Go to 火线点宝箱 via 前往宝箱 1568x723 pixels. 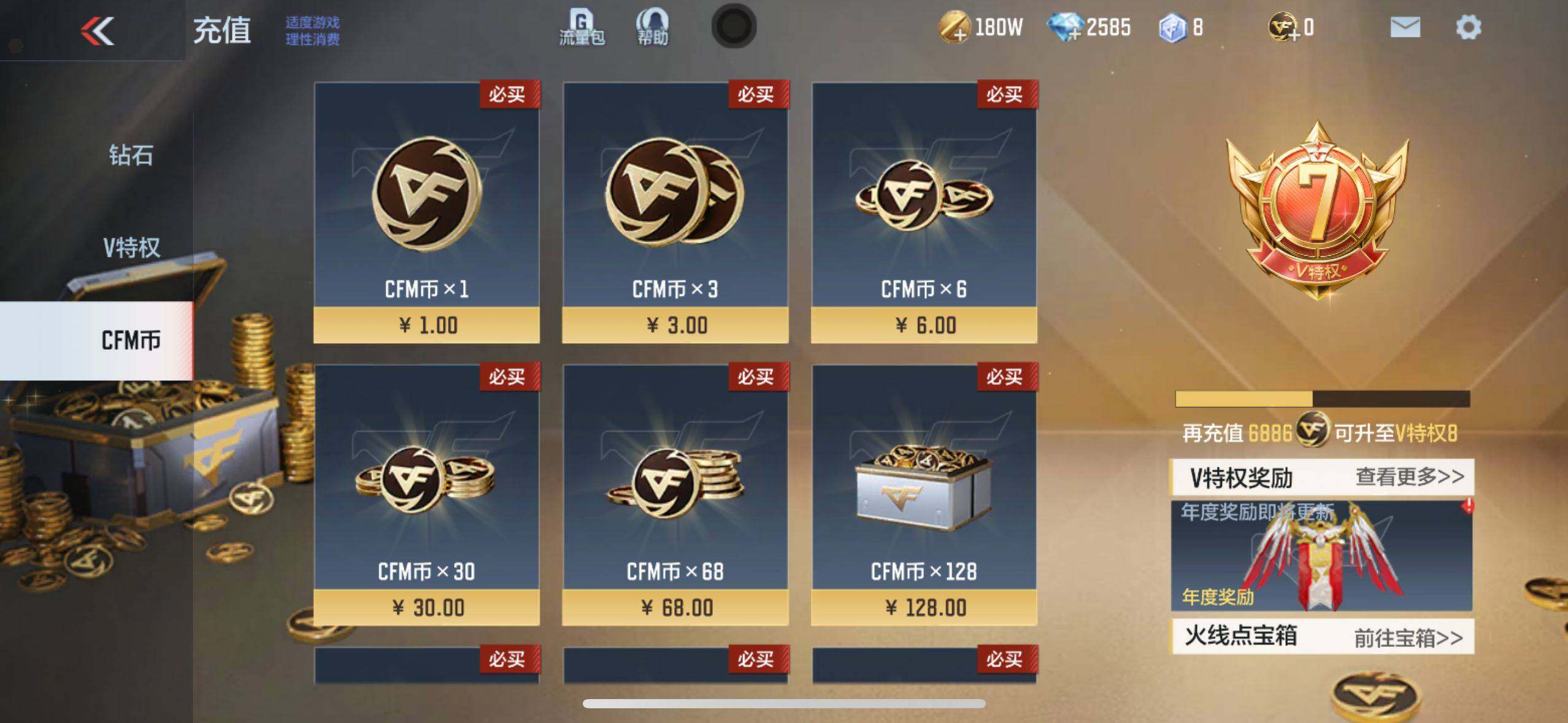coord(1408,638)
